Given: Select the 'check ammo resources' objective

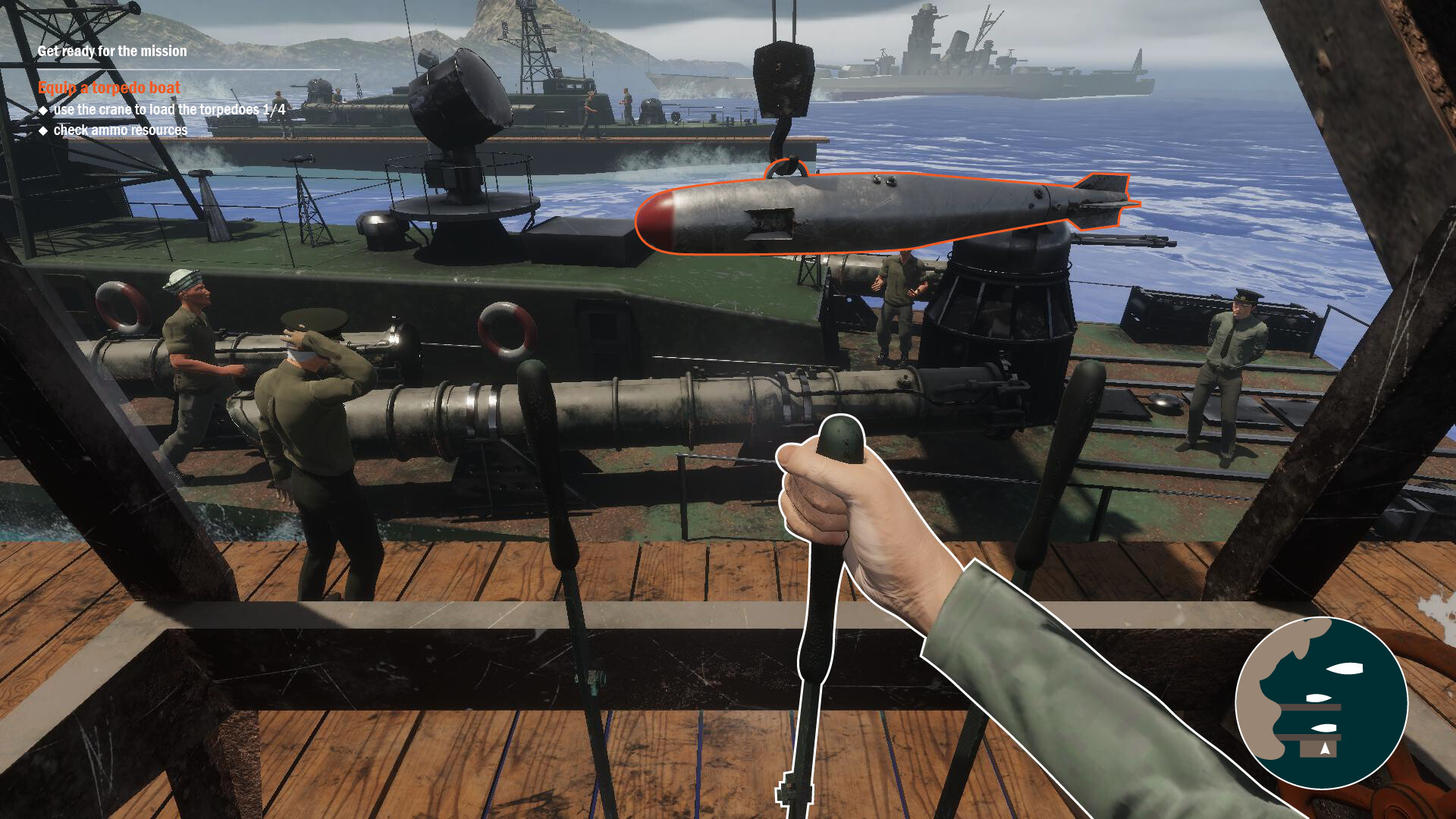Looking at the screenshot, I should (118, 130).
